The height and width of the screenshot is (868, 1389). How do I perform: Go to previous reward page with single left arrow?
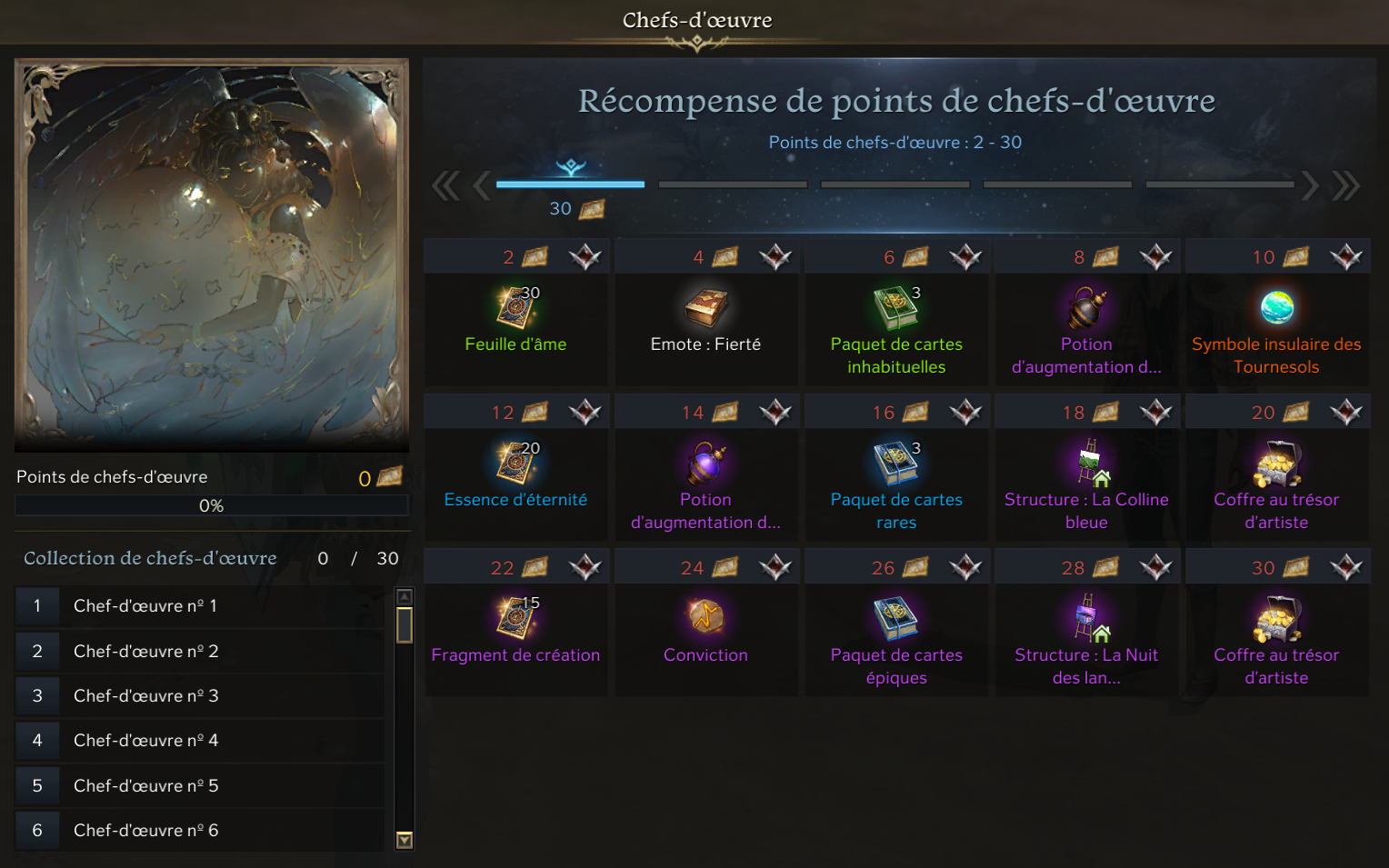(x=482, y=185)
